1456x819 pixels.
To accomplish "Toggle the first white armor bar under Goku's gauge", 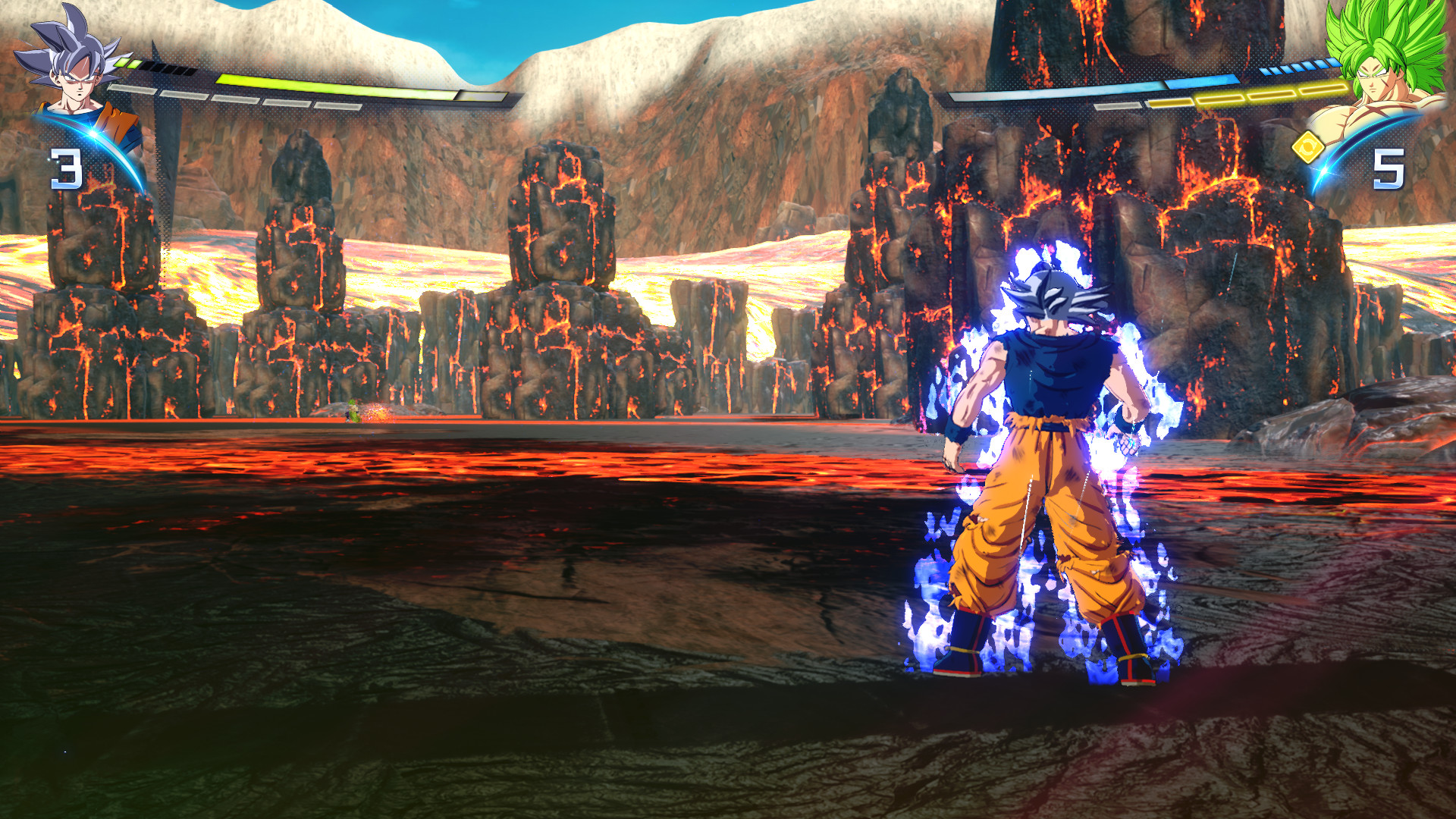I will [x=133, y=89].
